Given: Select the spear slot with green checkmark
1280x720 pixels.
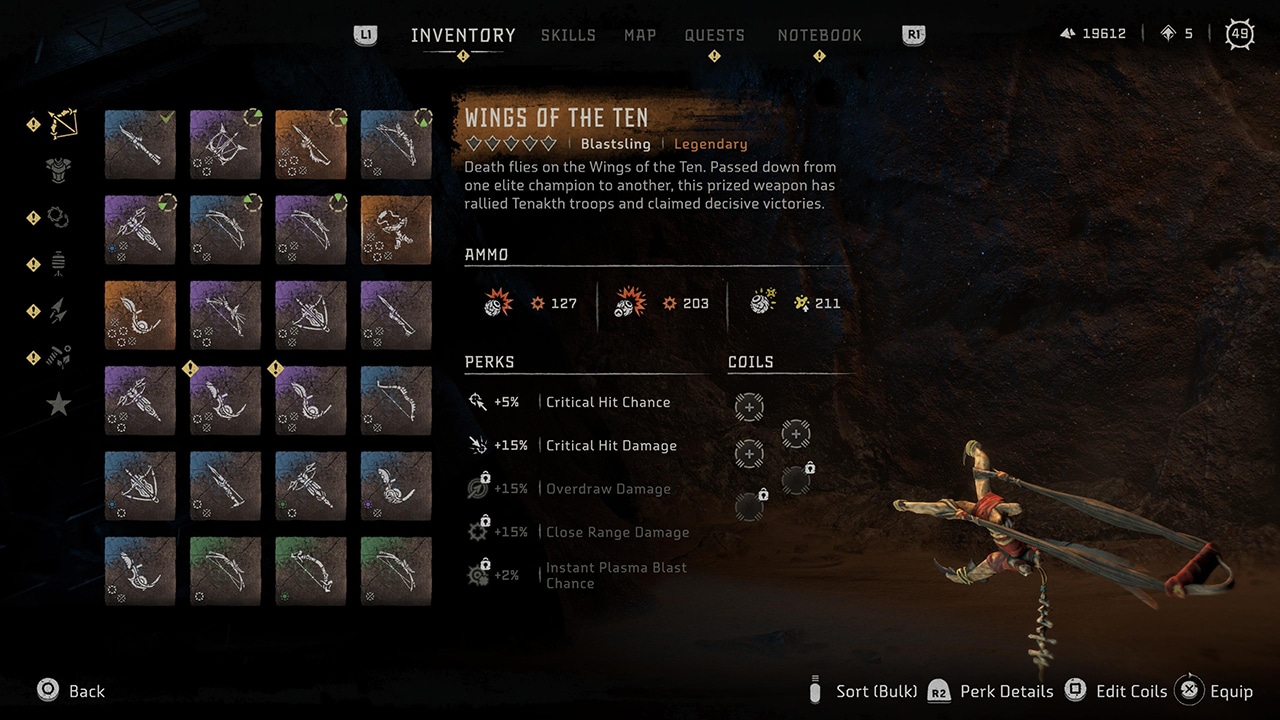Looking at the screenshot, I should click(140, 145).
